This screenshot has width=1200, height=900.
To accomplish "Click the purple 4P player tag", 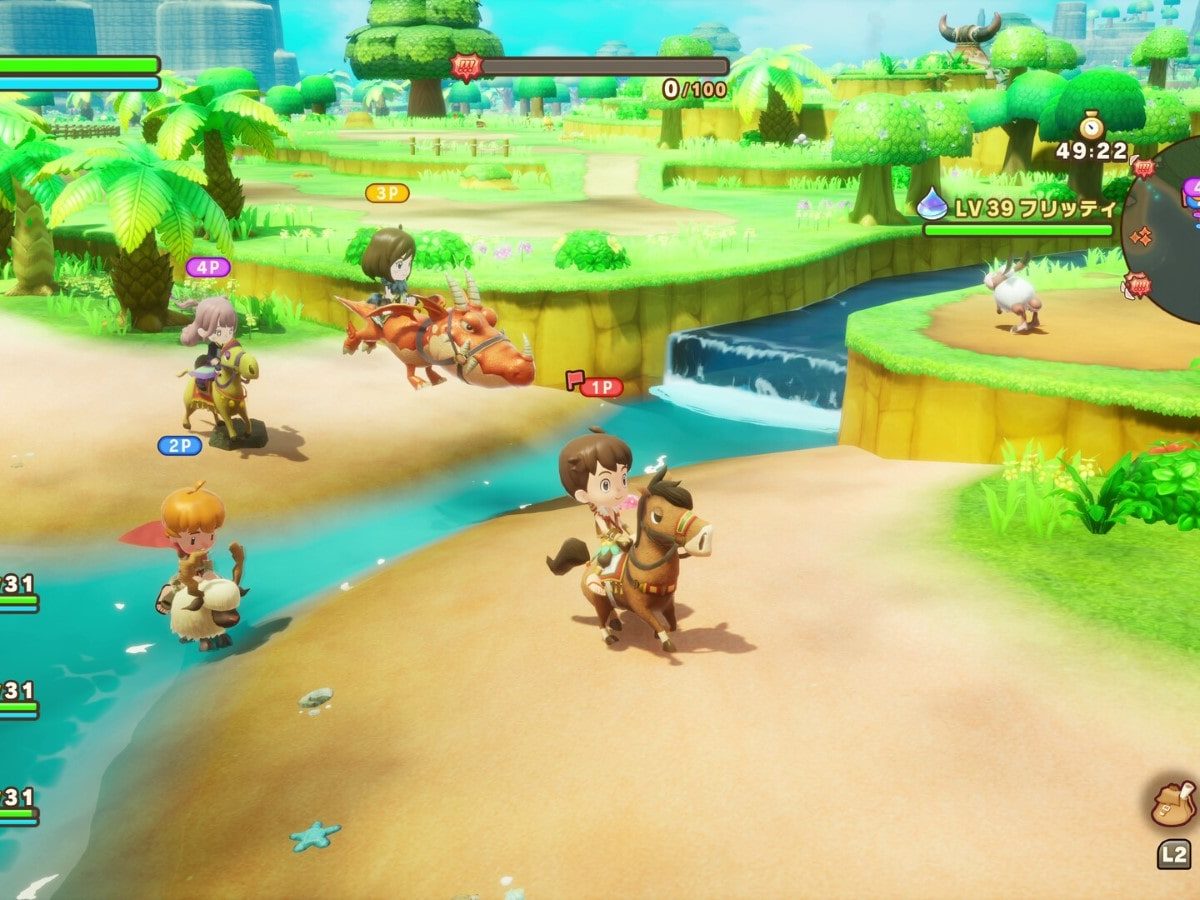I will (208, 267).
